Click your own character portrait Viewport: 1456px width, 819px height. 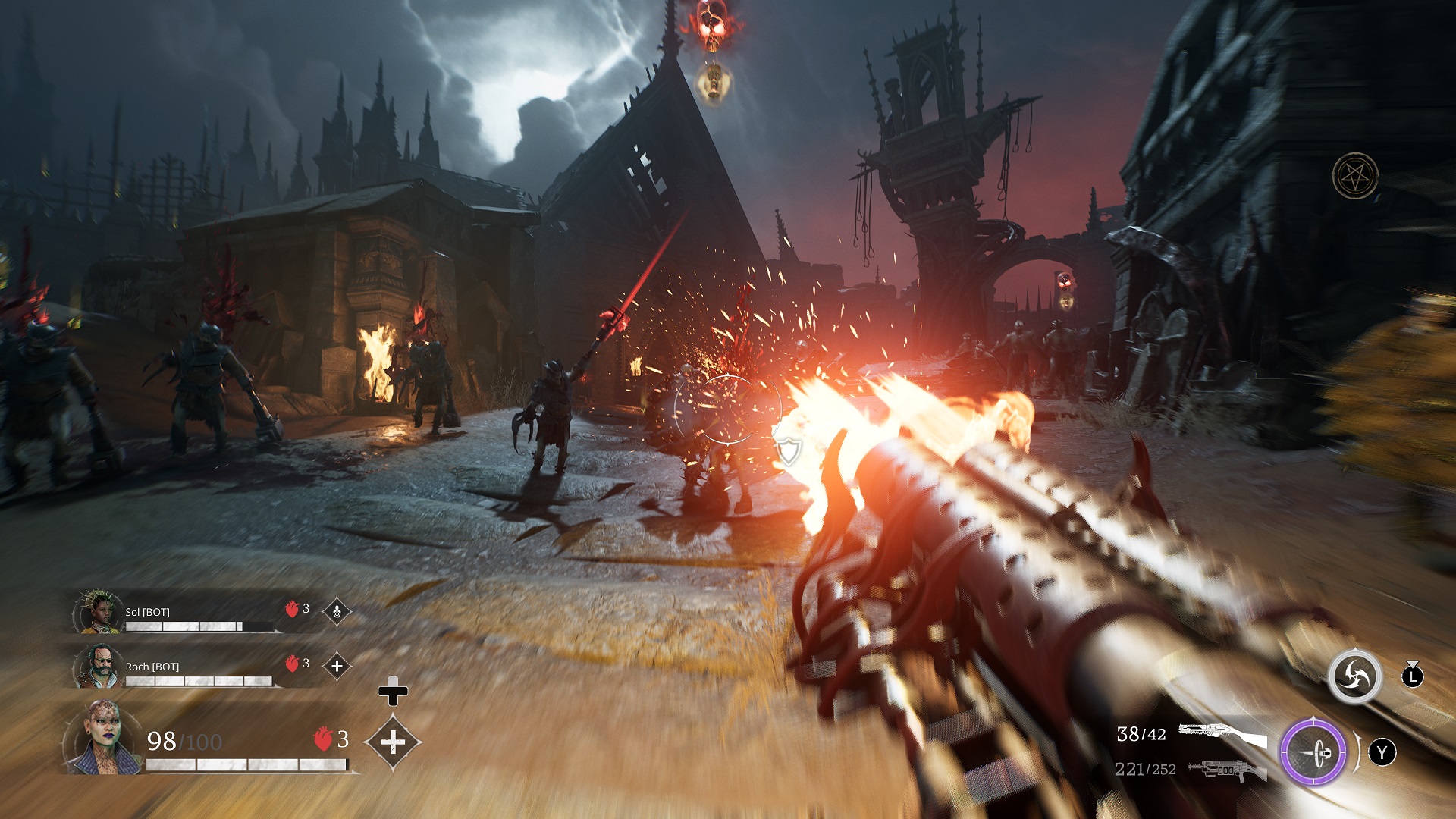click(x=102, y=738)
